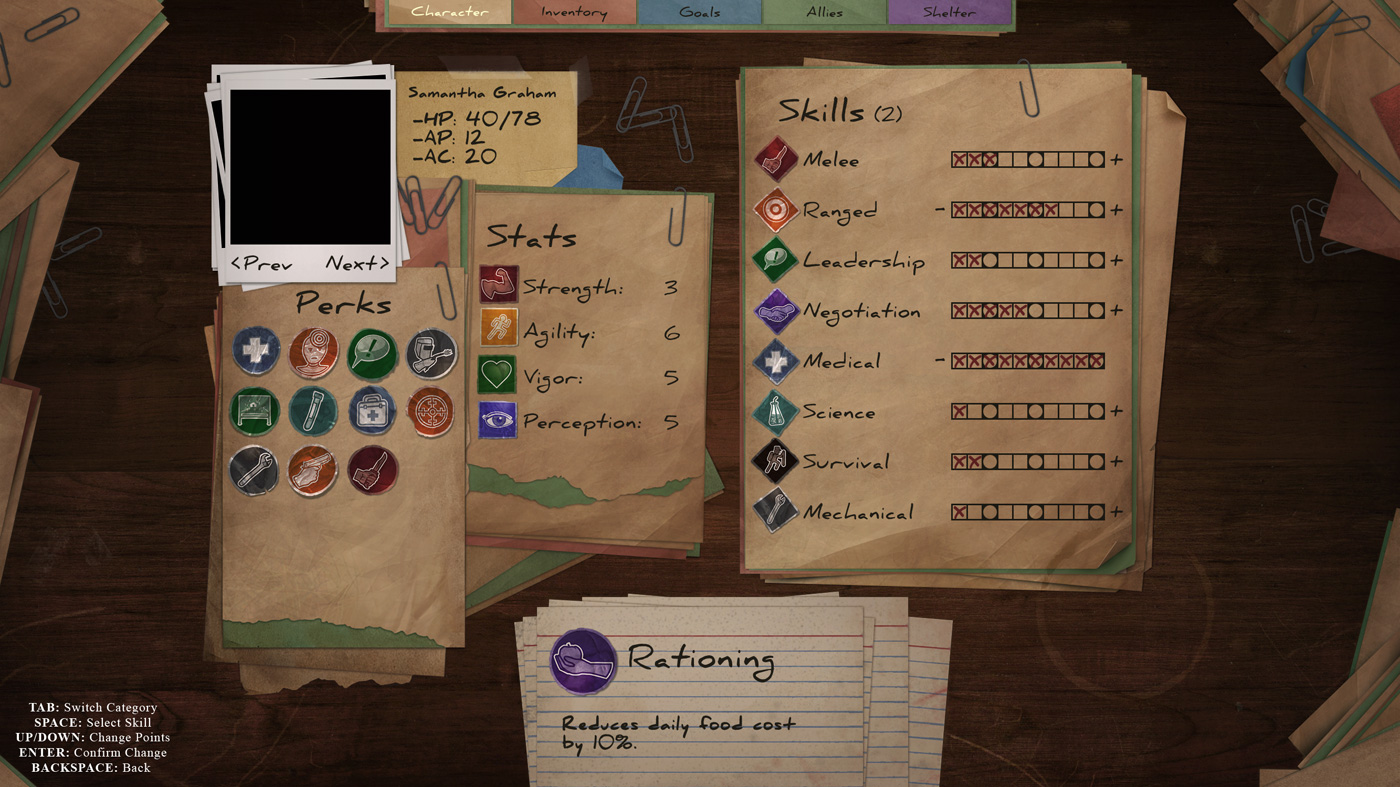Increase the Melee skill with plus
Viewport: 1400px width, 787px height.
tap(1116, 160)
